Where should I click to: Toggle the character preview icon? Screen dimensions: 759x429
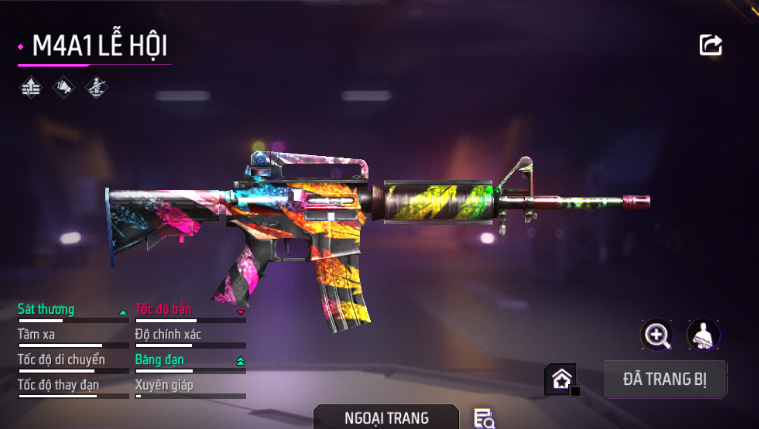(704, 335)
